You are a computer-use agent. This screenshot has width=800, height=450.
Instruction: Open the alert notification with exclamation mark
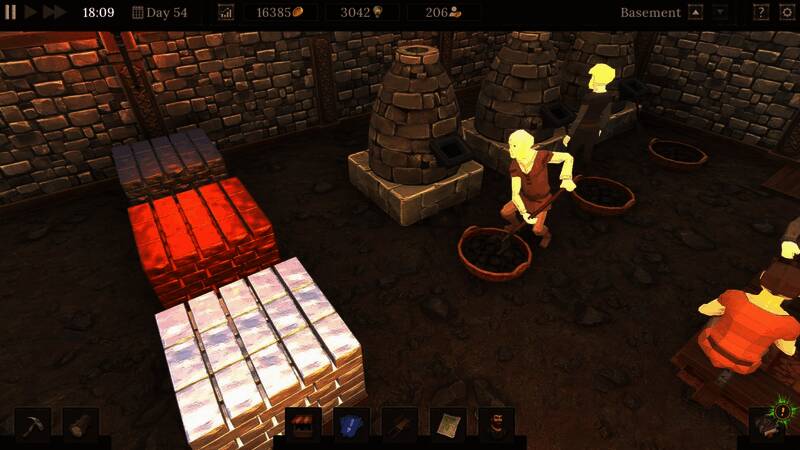pos(779,413)
